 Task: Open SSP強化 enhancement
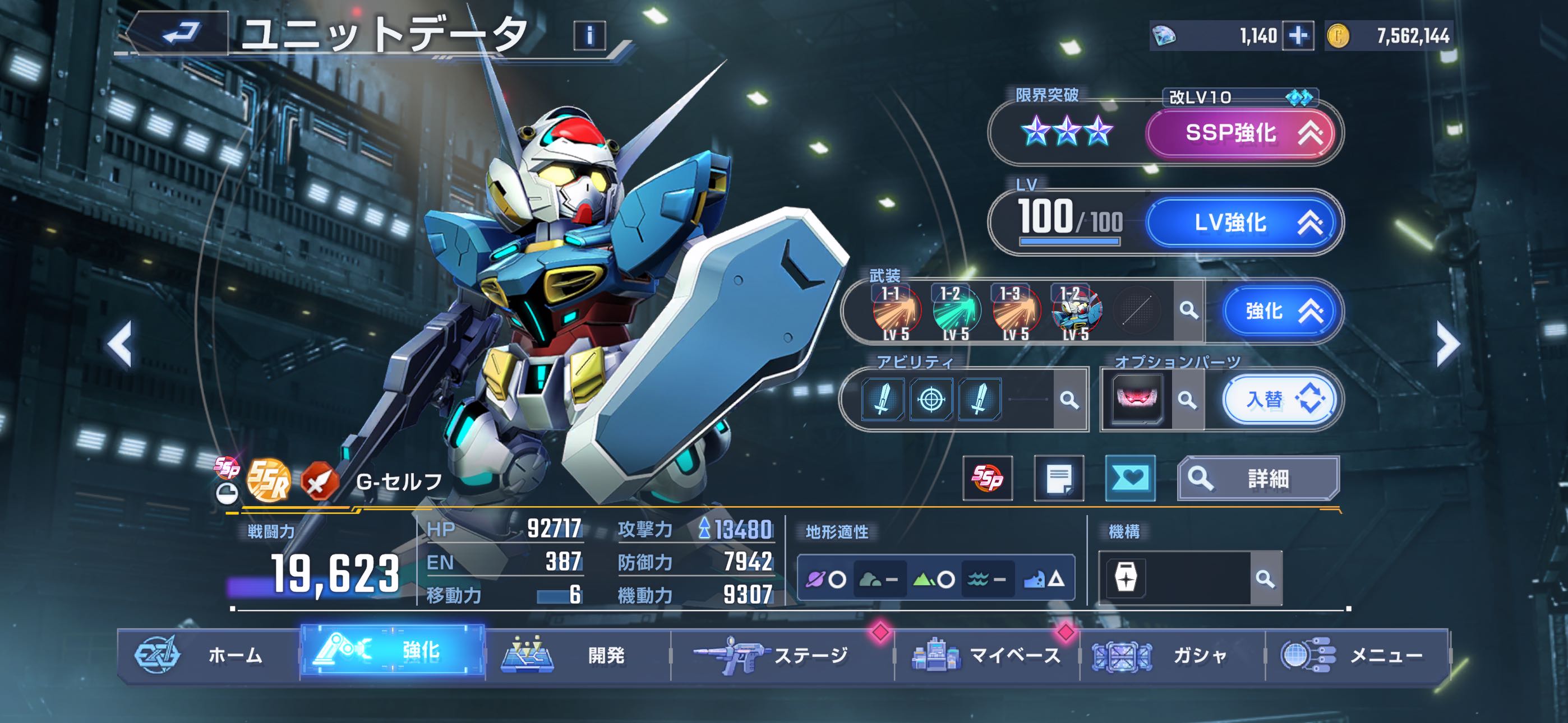1240,133
